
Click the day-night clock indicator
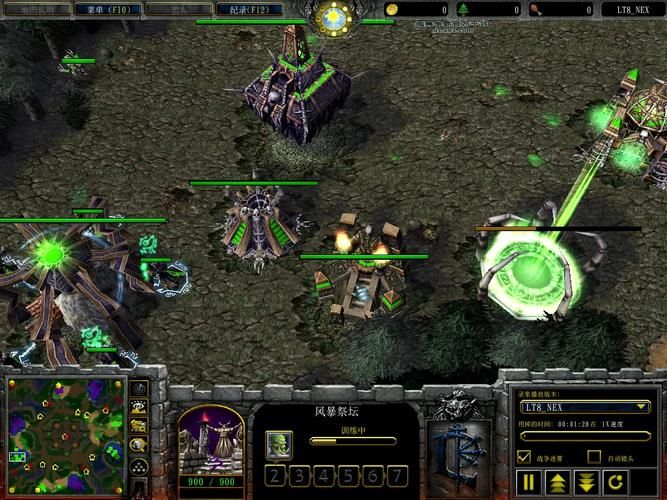coord(333,17)
